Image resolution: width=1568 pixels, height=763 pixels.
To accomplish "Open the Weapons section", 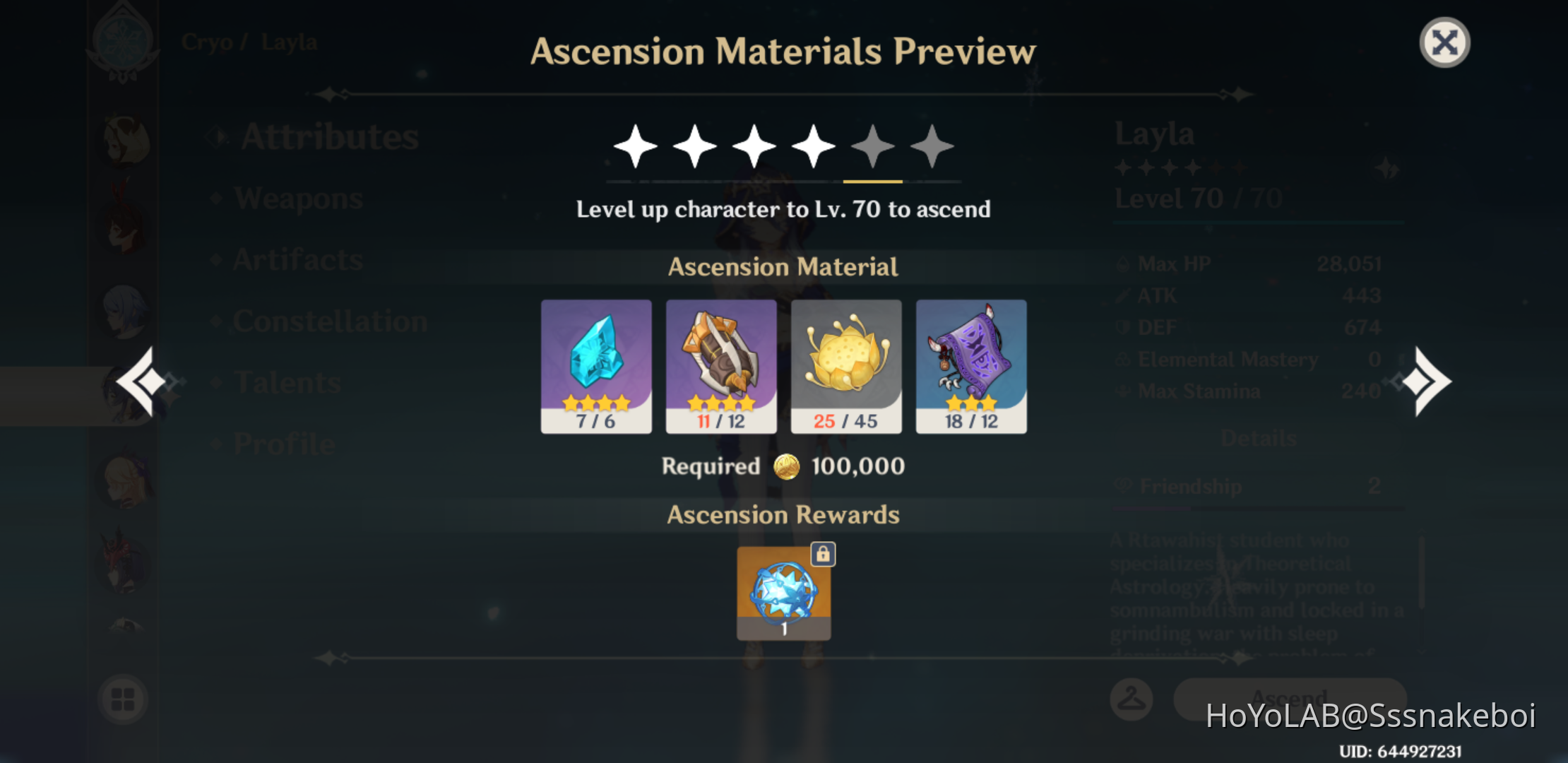I will pyautogui.click(x=300, y=199).
